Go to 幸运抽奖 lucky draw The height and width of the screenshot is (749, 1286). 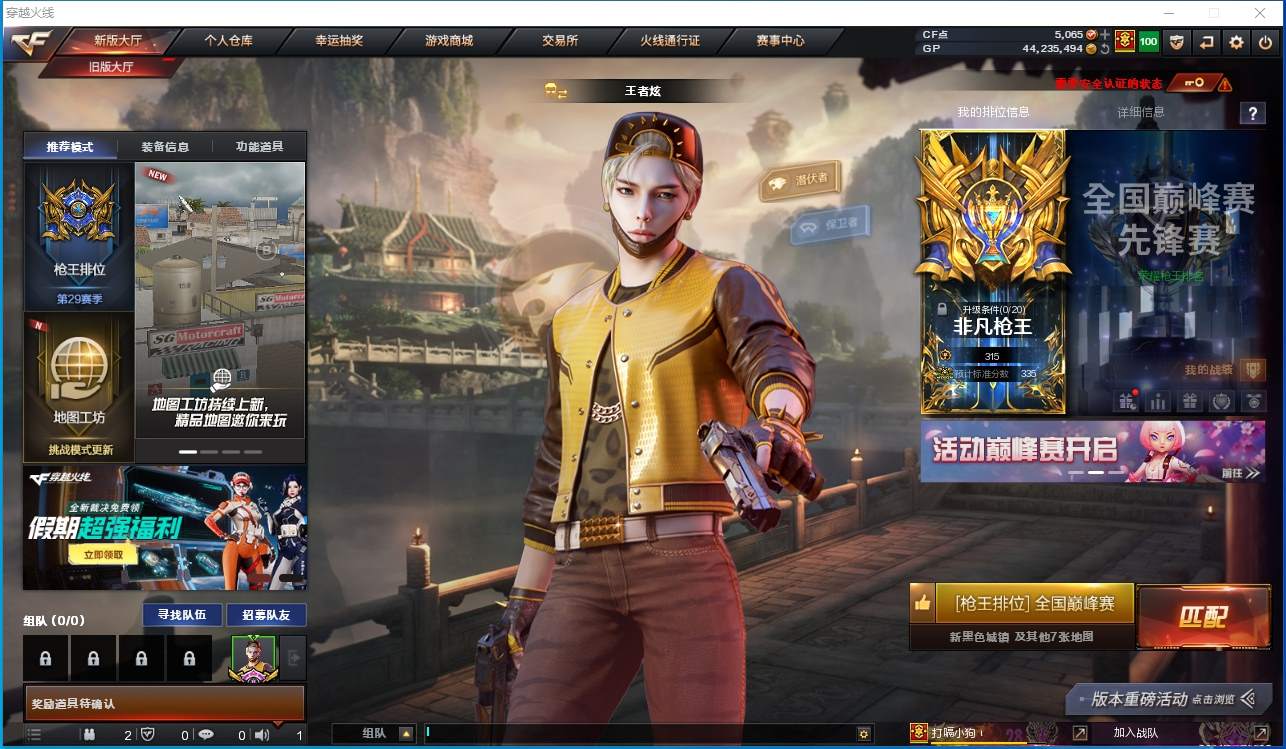(x=339, y=41)
